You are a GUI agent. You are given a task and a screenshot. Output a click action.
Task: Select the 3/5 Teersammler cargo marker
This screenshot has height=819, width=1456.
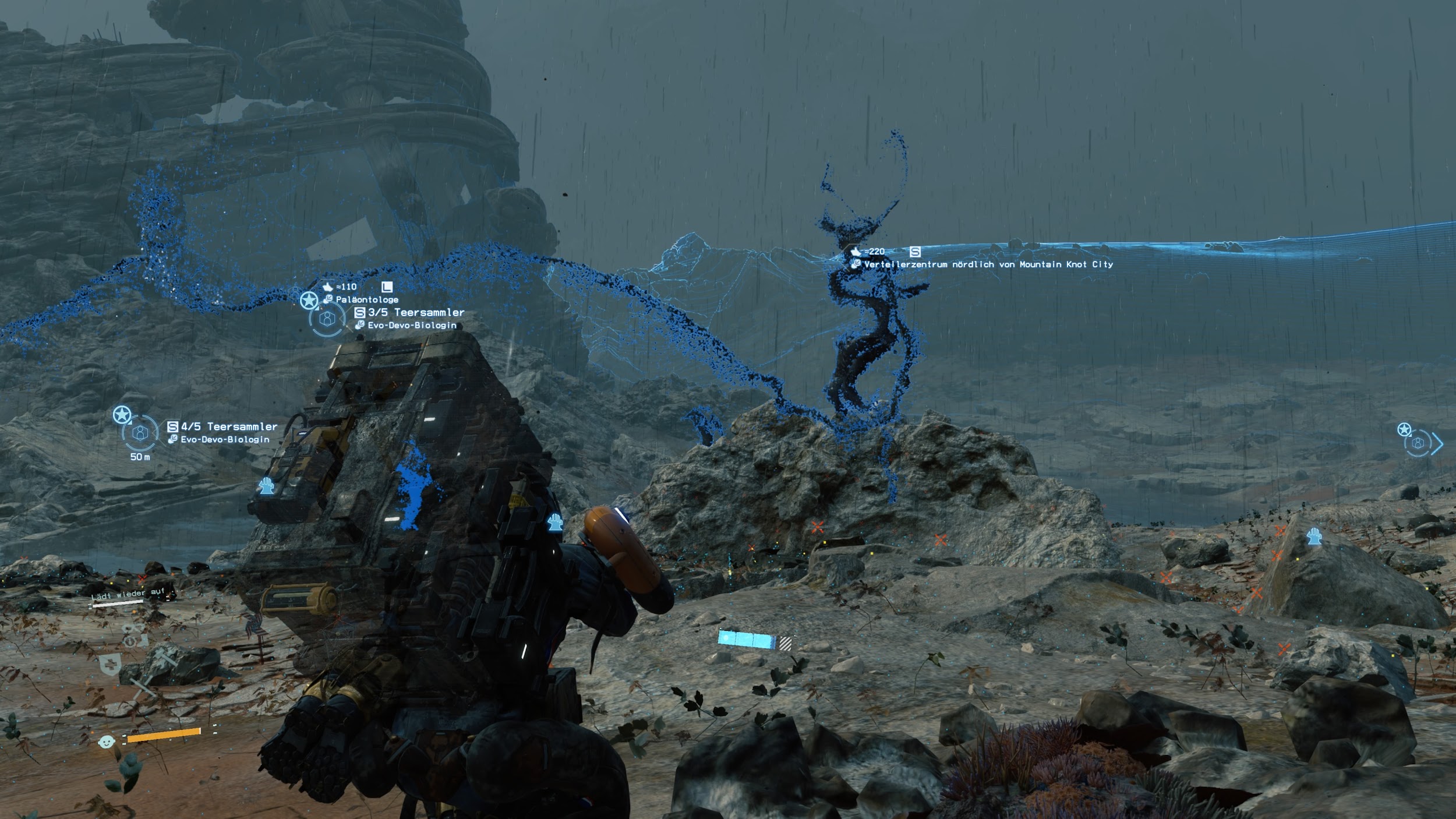tap(327, 319)
